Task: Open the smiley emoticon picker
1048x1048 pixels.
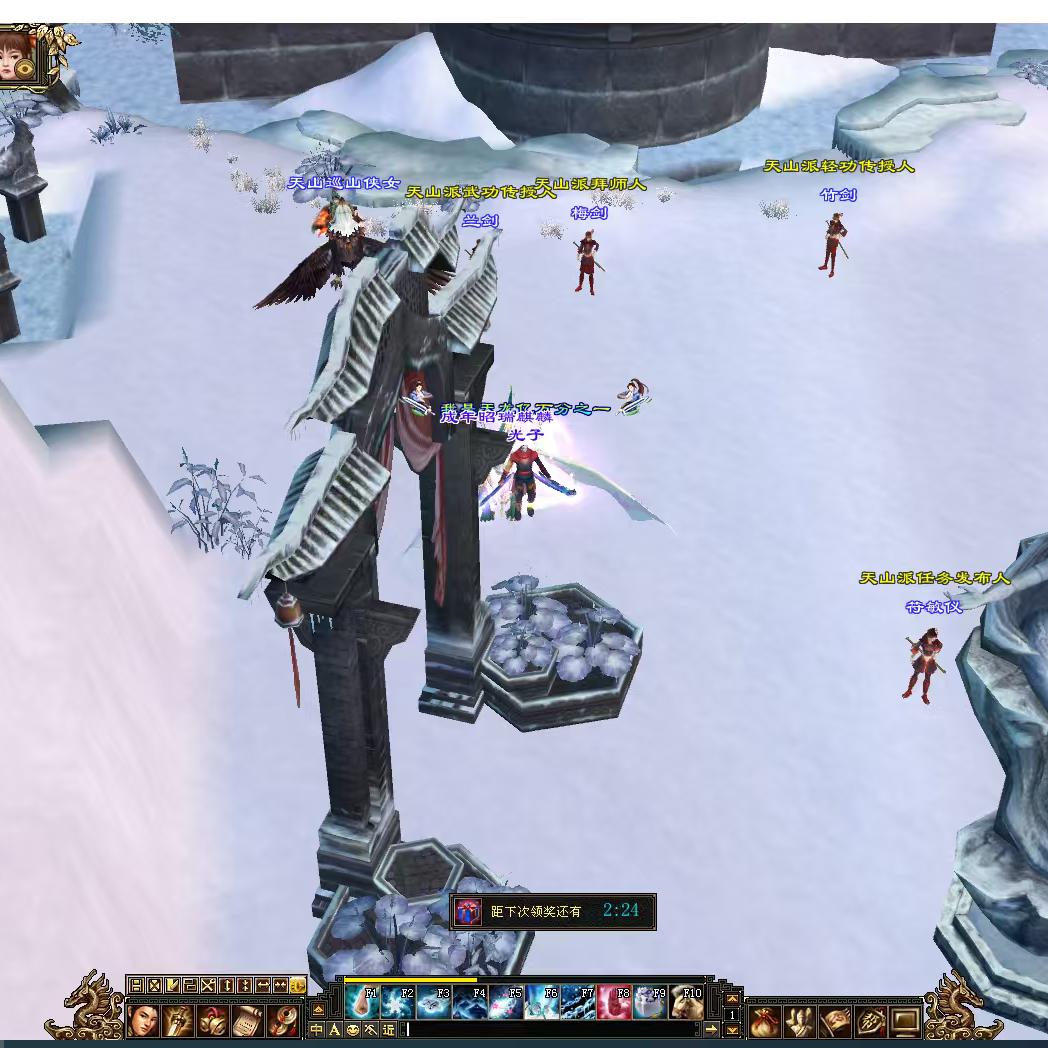Action: click(352, 1029)
